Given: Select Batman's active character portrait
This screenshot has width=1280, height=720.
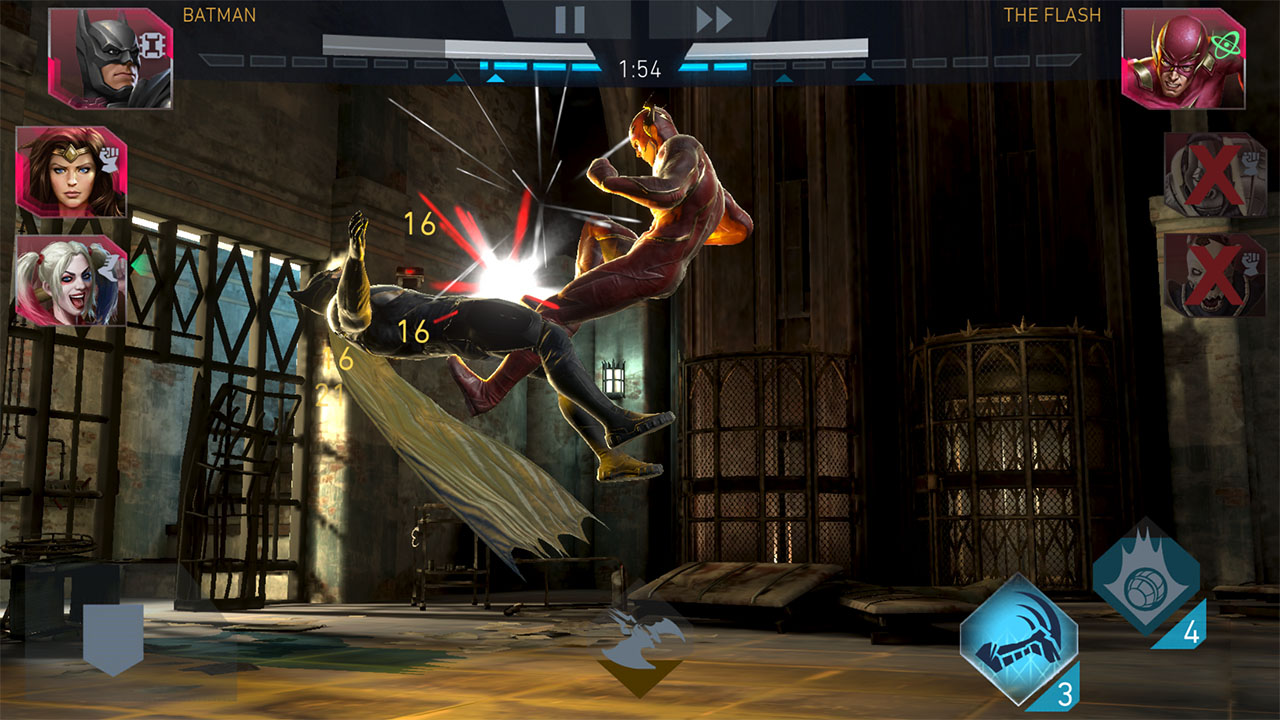Looking at the screenshot, I should [110, 58].
